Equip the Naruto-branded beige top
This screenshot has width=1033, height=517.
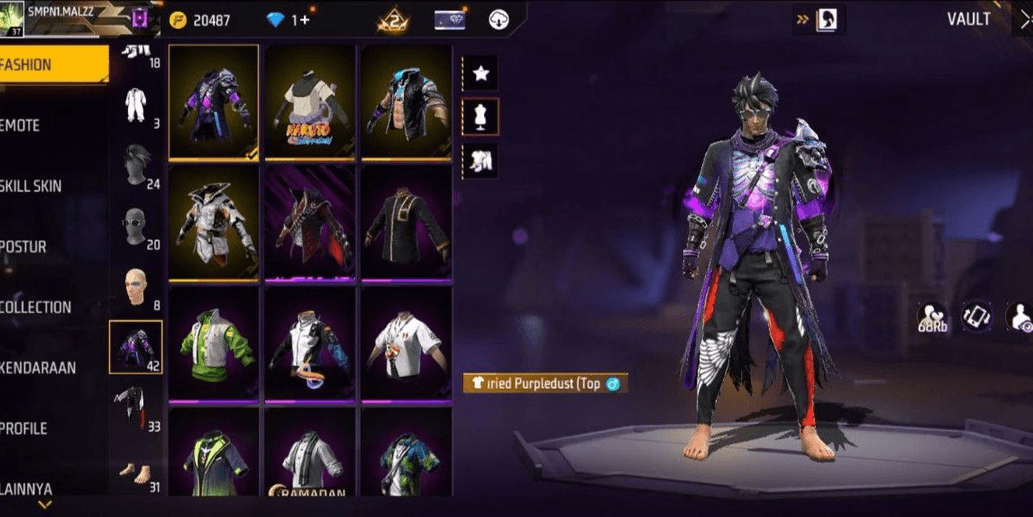pyautogui.click(x=310, y=102)
